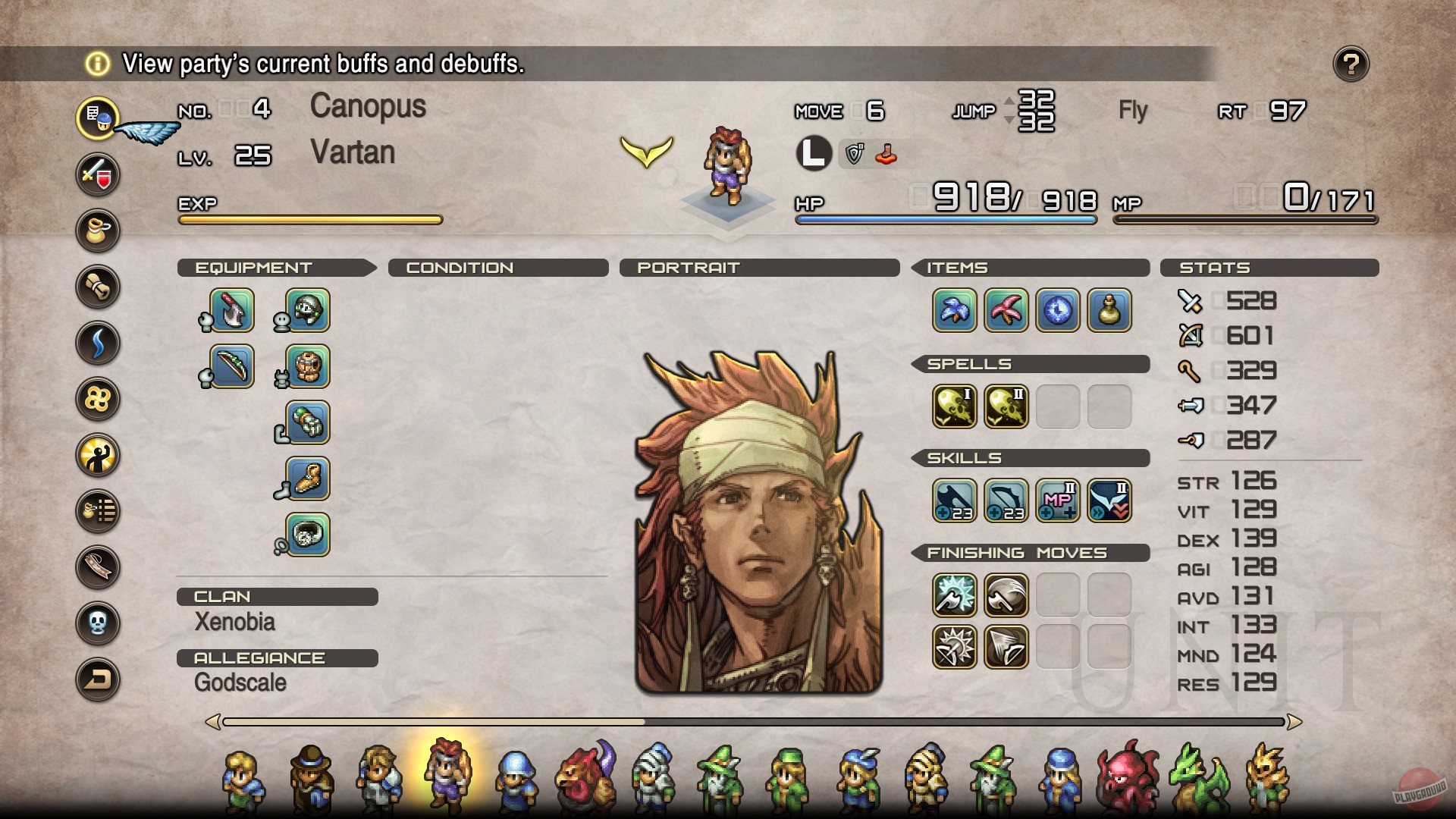Pick the golden boots equipment slot
Image resolution: width=1456 pixels, height=819 pixels.
(x=308, y=479)
